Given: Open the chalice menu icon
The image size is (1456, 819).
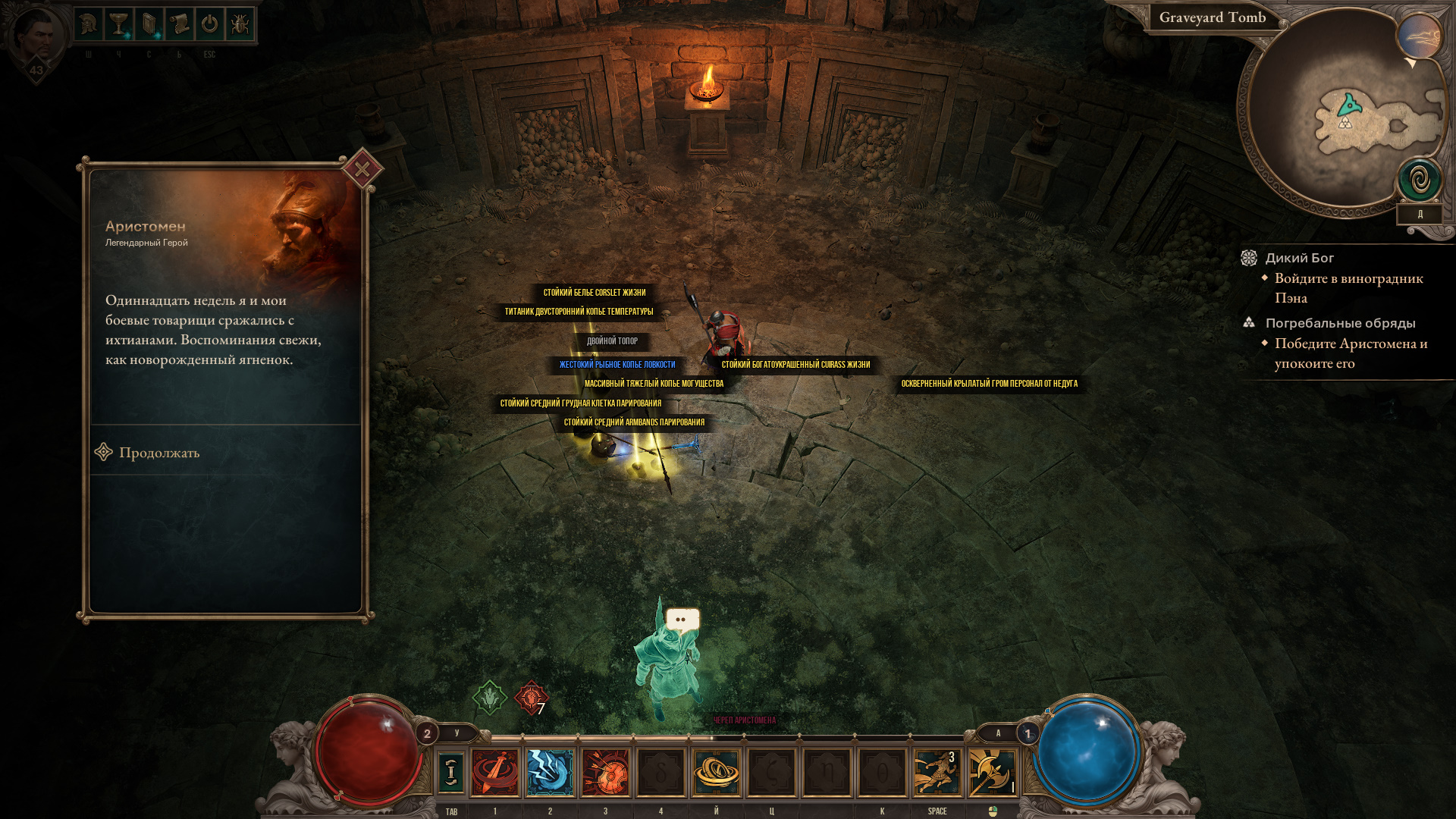Looking at the screenshot, I should 119,25.
